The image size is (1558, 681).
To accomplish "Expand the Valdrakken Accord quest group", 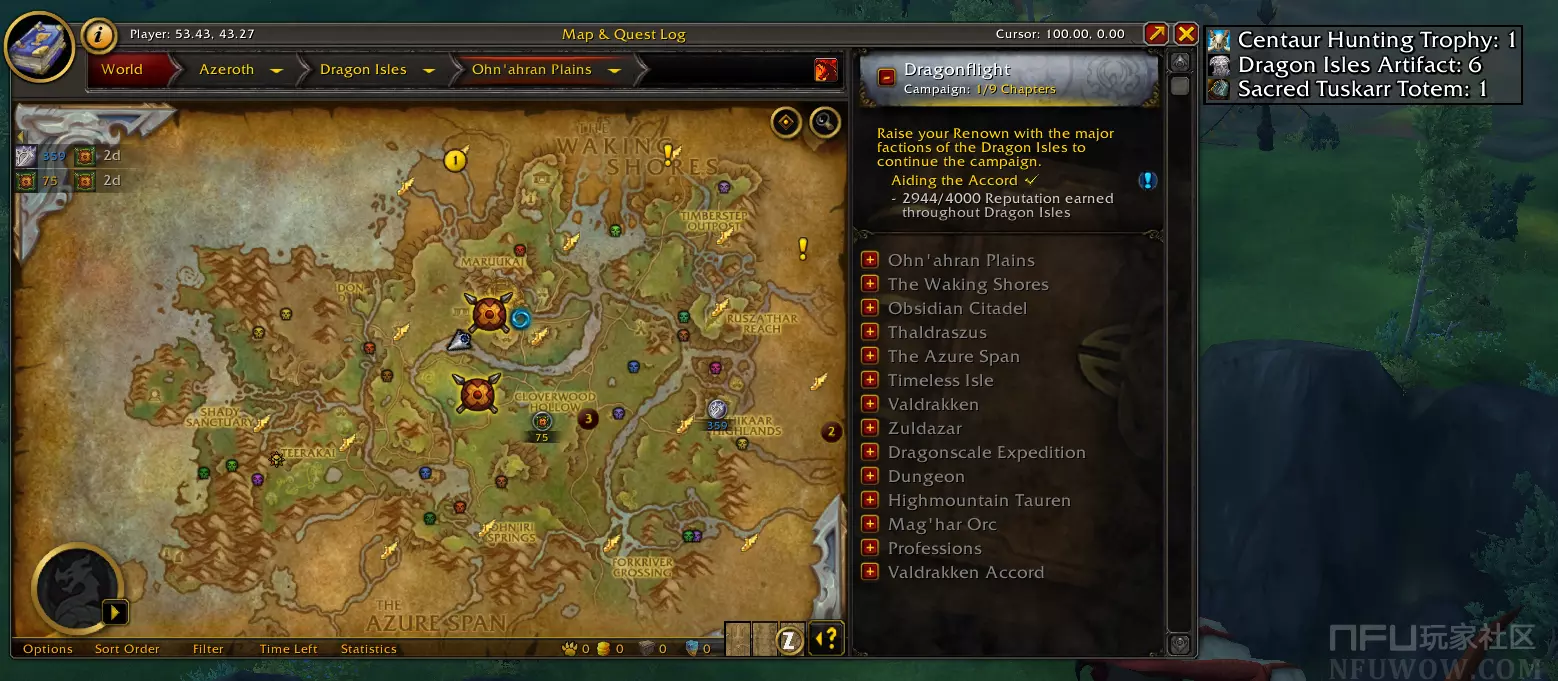I will [870, 572].
